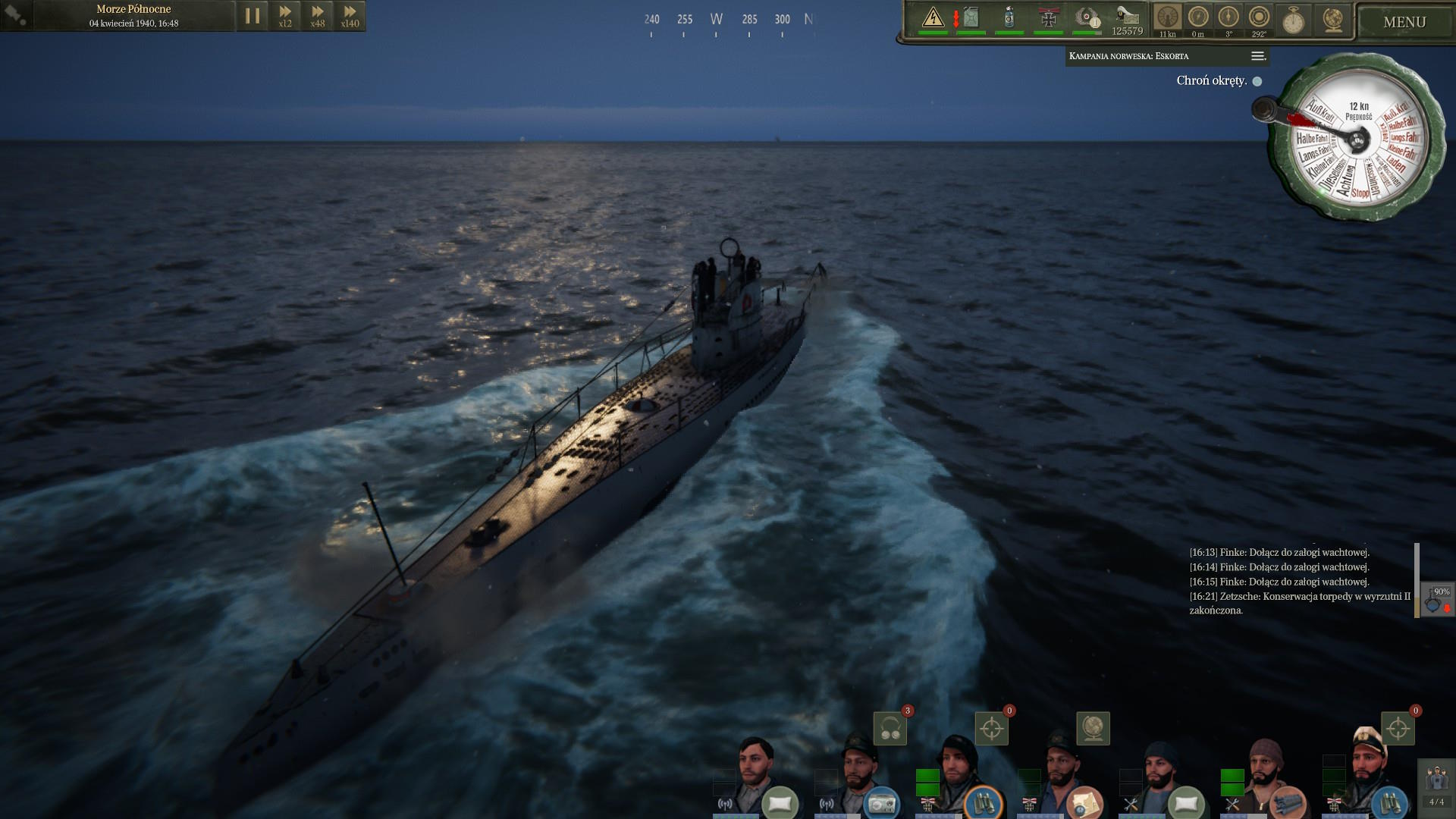Open the navigation globe icon above crew

point(1093,728)
